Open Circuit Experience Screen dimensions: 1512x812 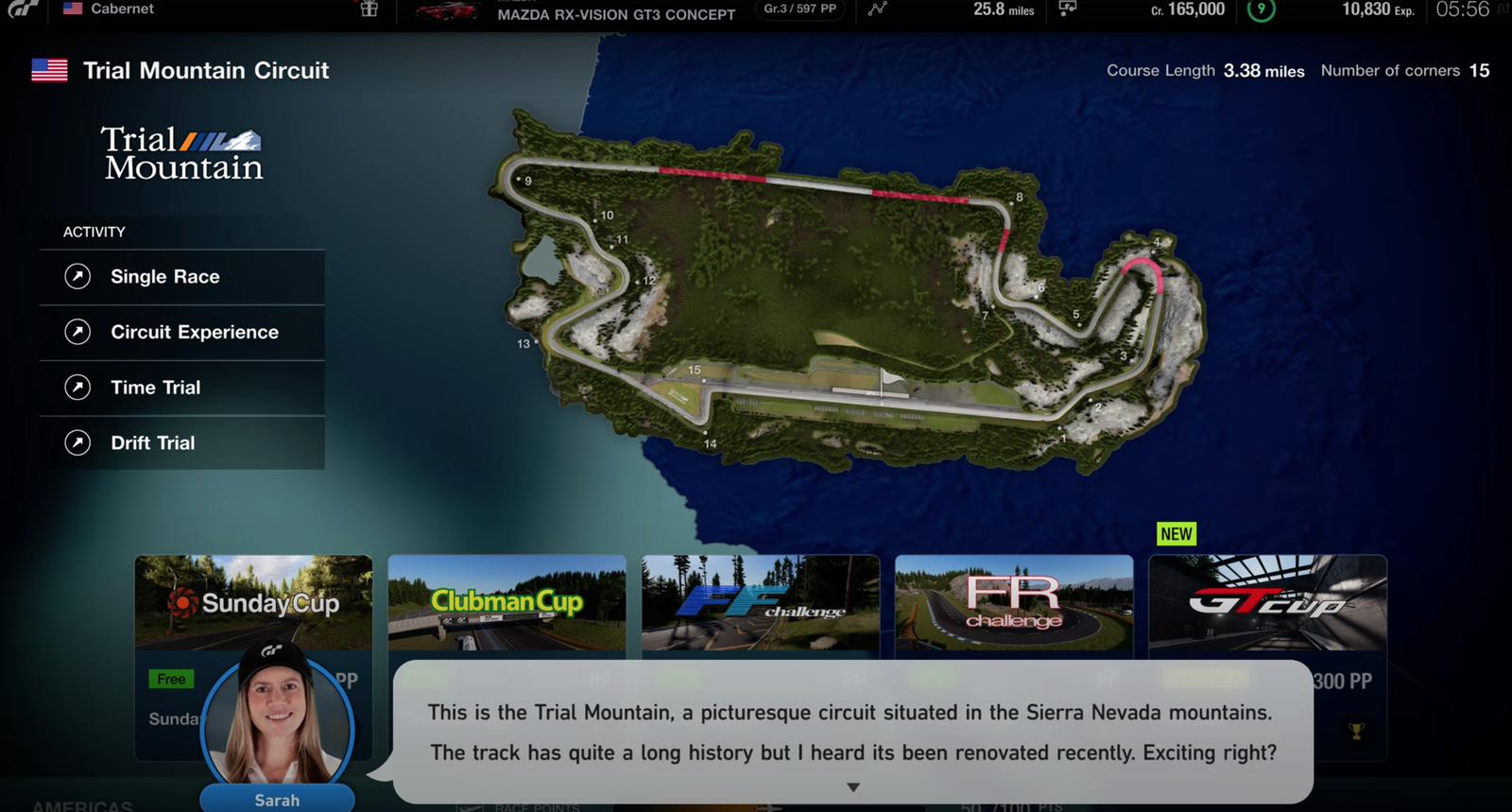[181, 332]
